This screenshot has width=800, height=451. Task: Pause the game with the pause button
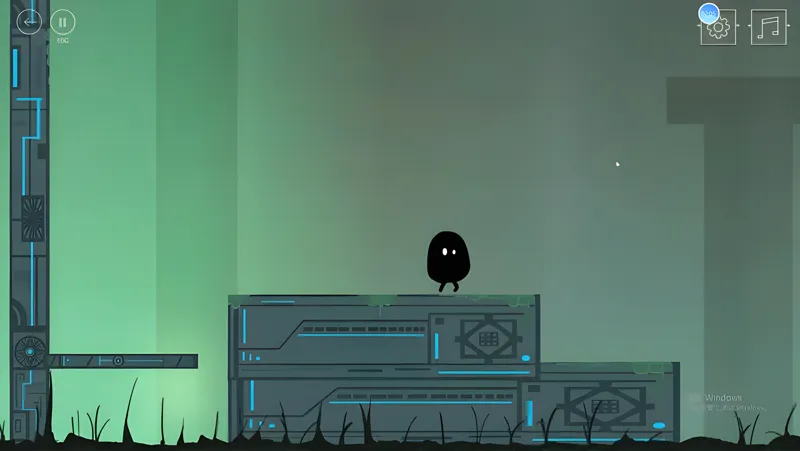[x=63, y=21]
